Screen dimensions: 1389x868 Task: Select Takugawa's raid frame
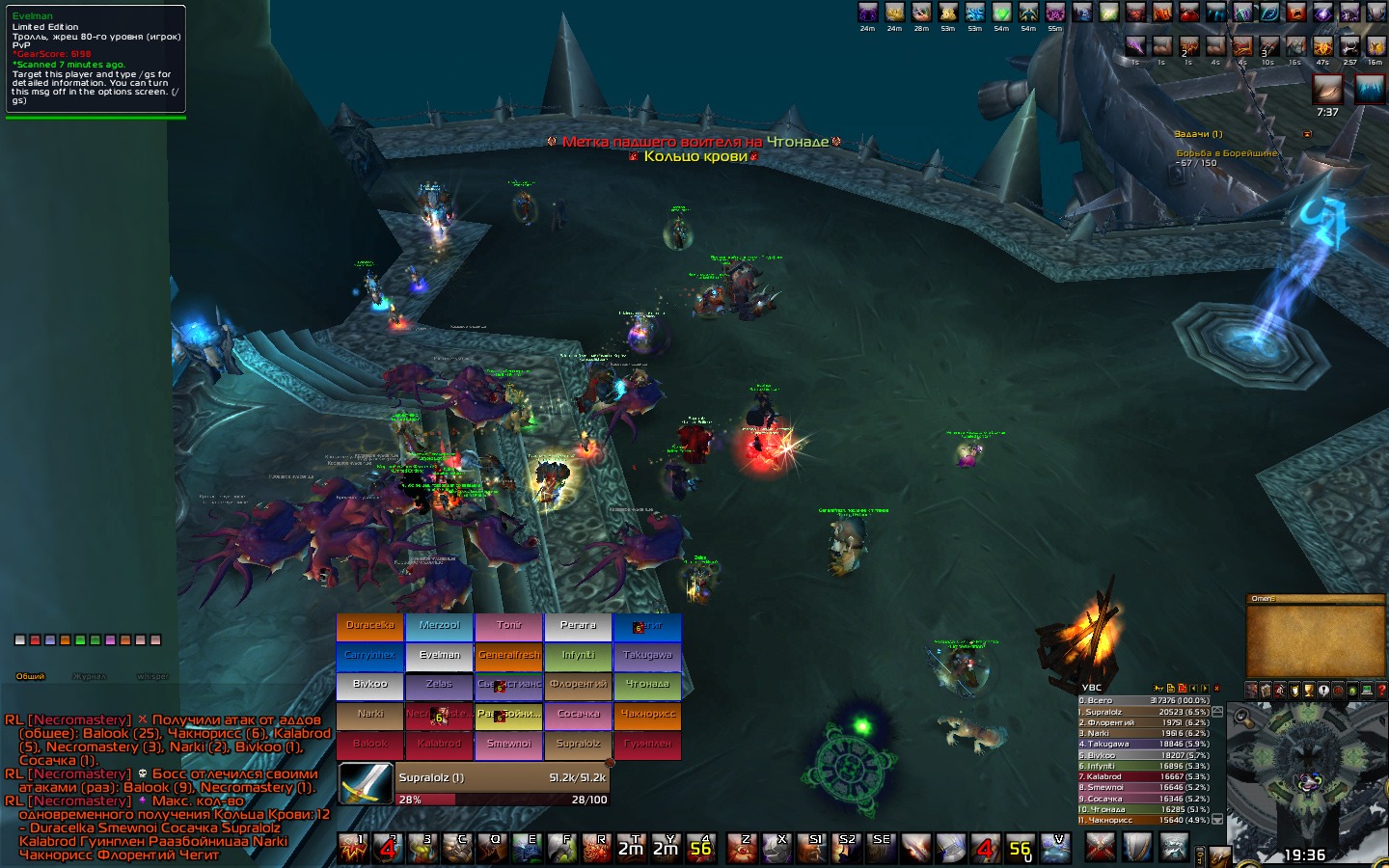coord(647,657)
